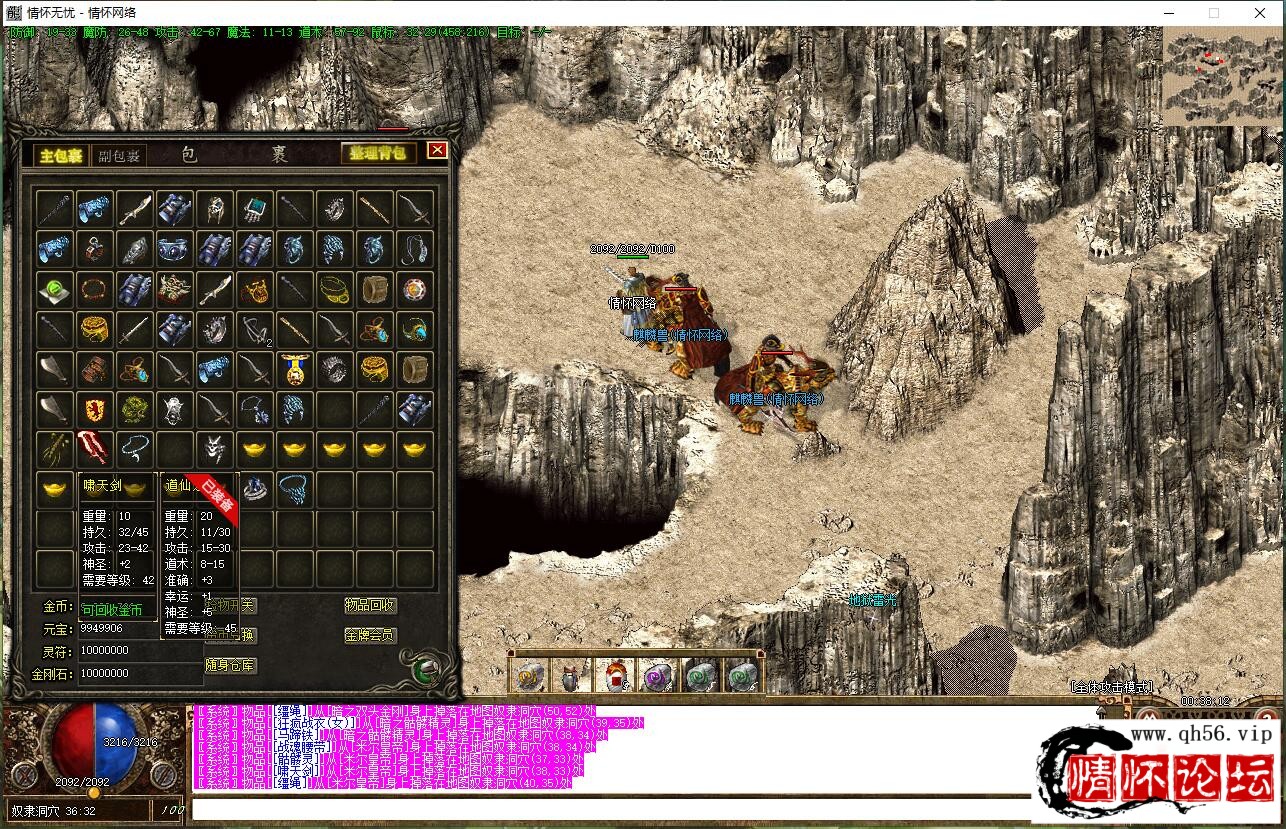This screenshot has height=829, width=1286.
Task: Use the red potion in the hotbar
Action: coord(615,677)
